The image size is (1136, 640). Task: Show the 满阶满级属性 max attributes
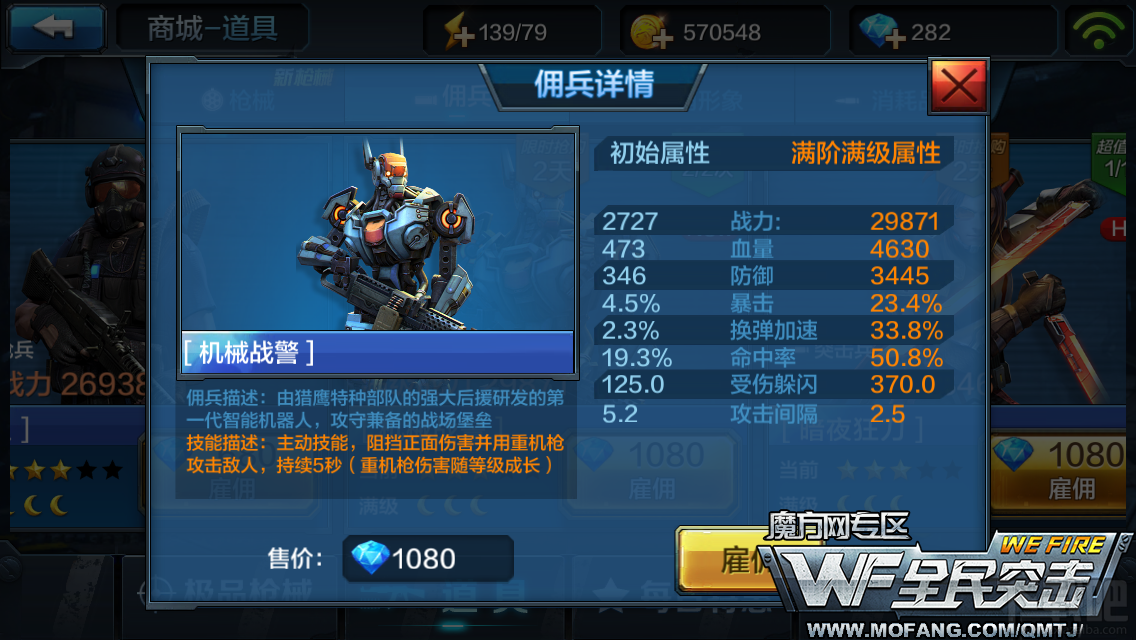click(865, 153)
